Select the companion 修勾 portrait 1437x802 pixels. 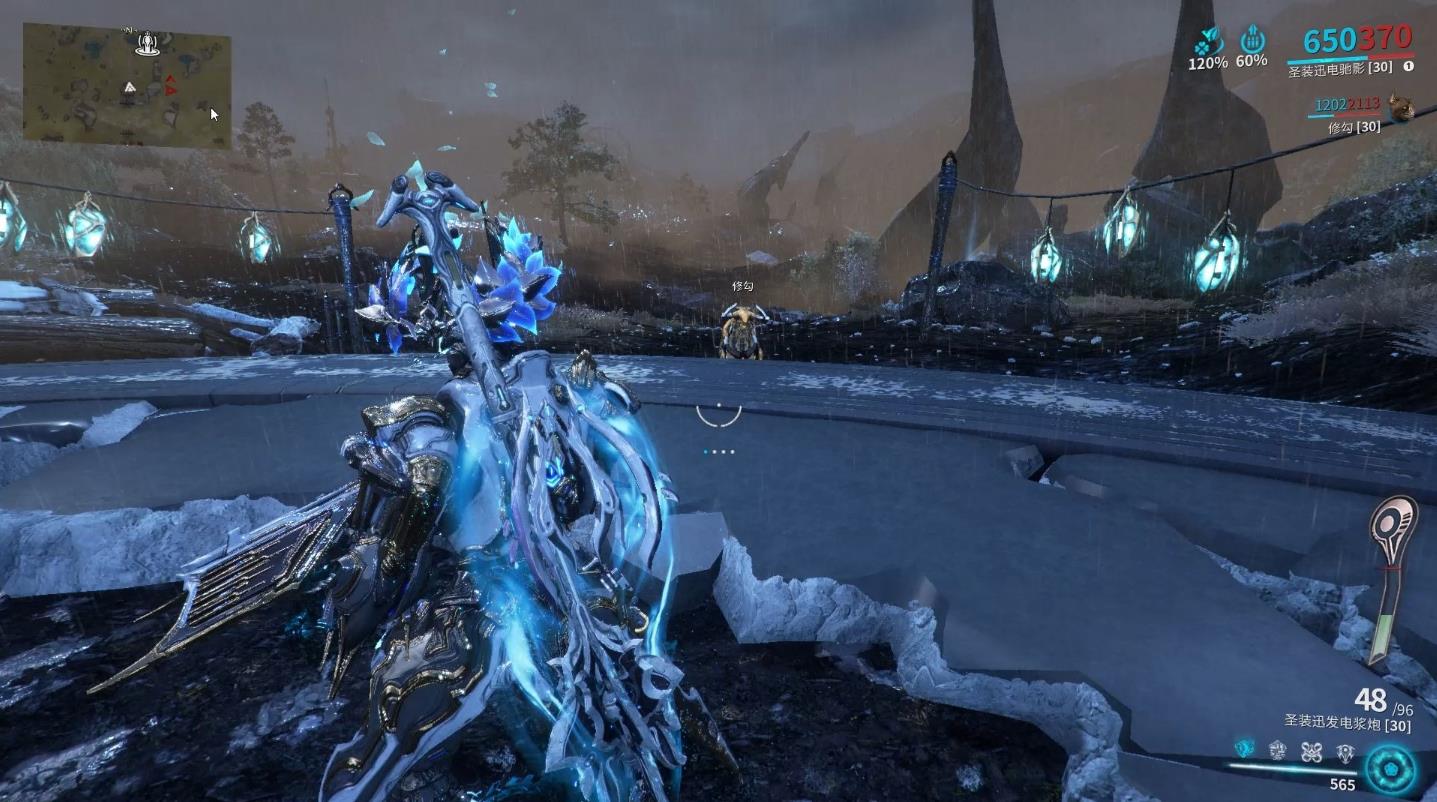(x=1401, y=108)
